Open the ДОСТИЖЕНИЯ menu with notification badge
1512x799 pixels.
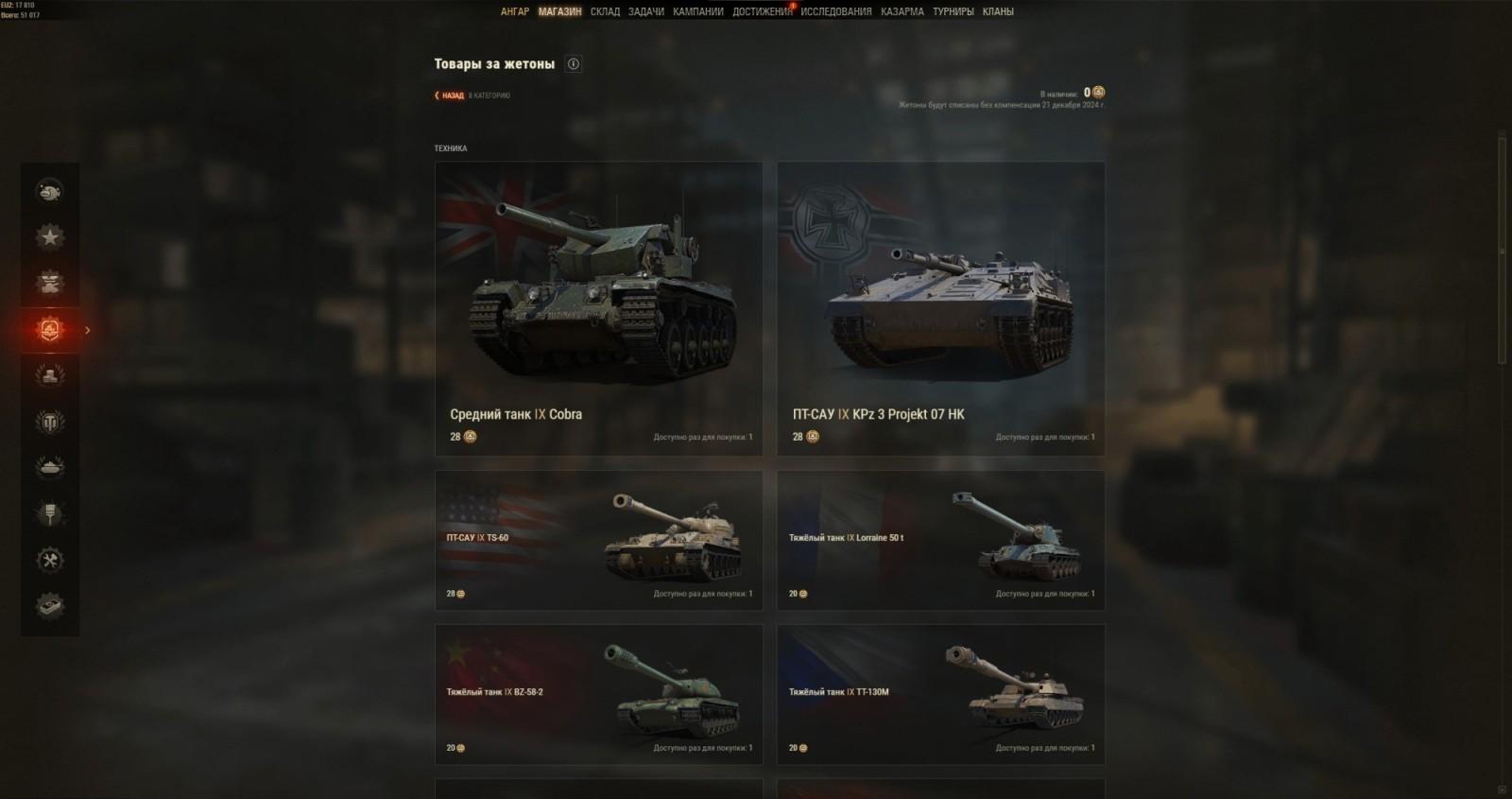click(762, 12)
